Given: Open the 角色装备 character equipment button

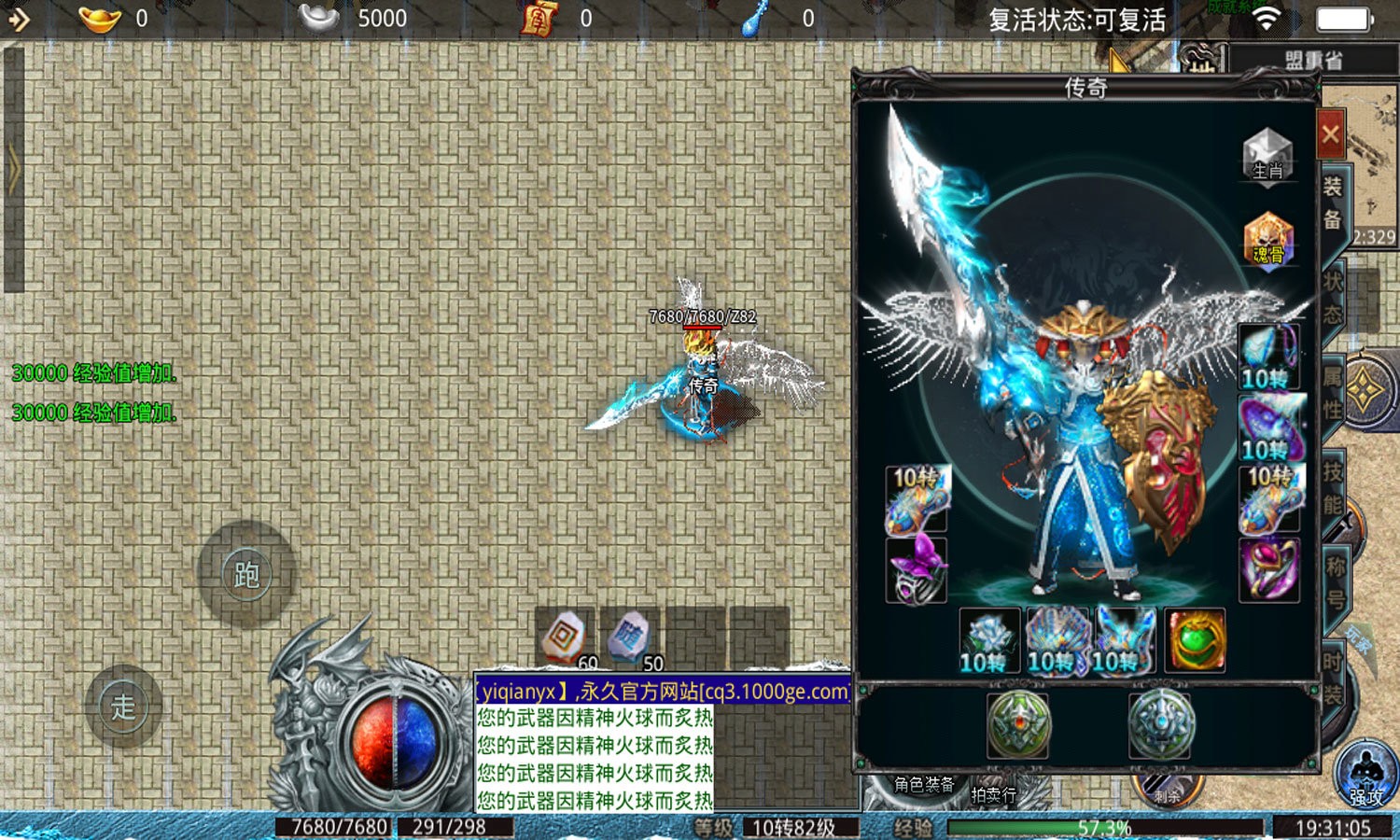Looking at the screenshot, I should [x=924, y=785].
